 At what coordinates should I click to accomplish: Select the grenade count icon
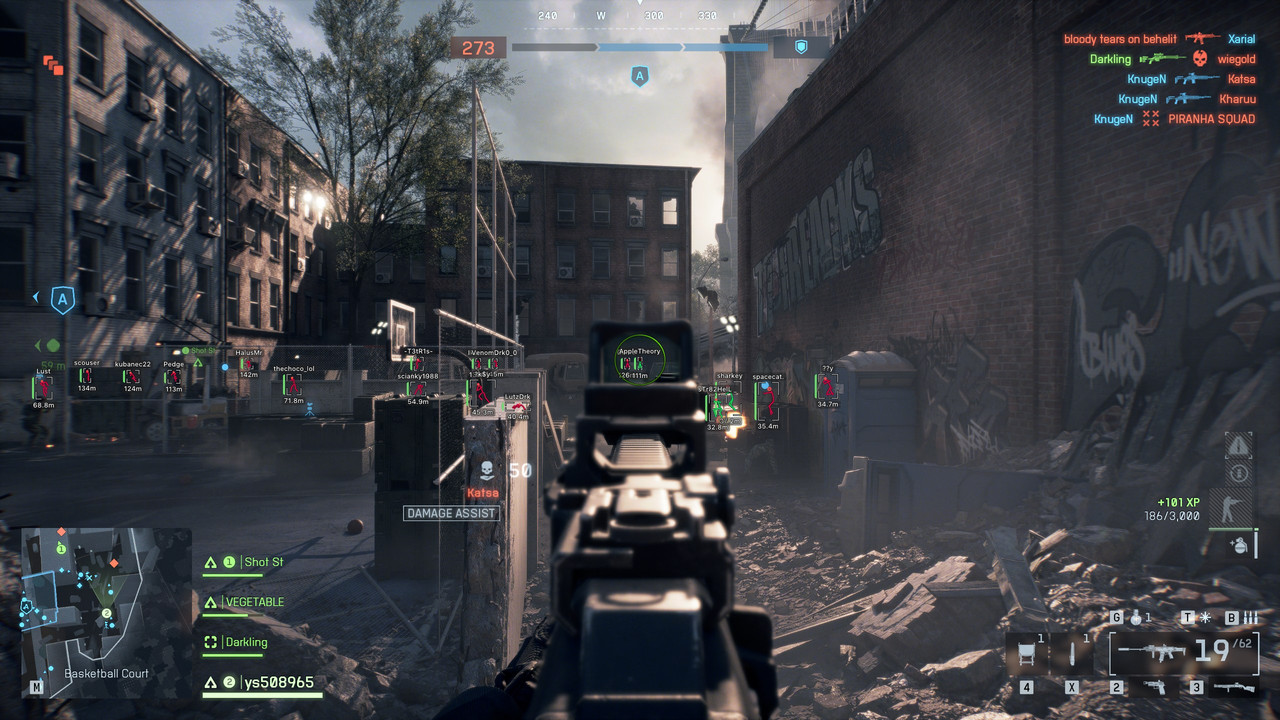1136,618
